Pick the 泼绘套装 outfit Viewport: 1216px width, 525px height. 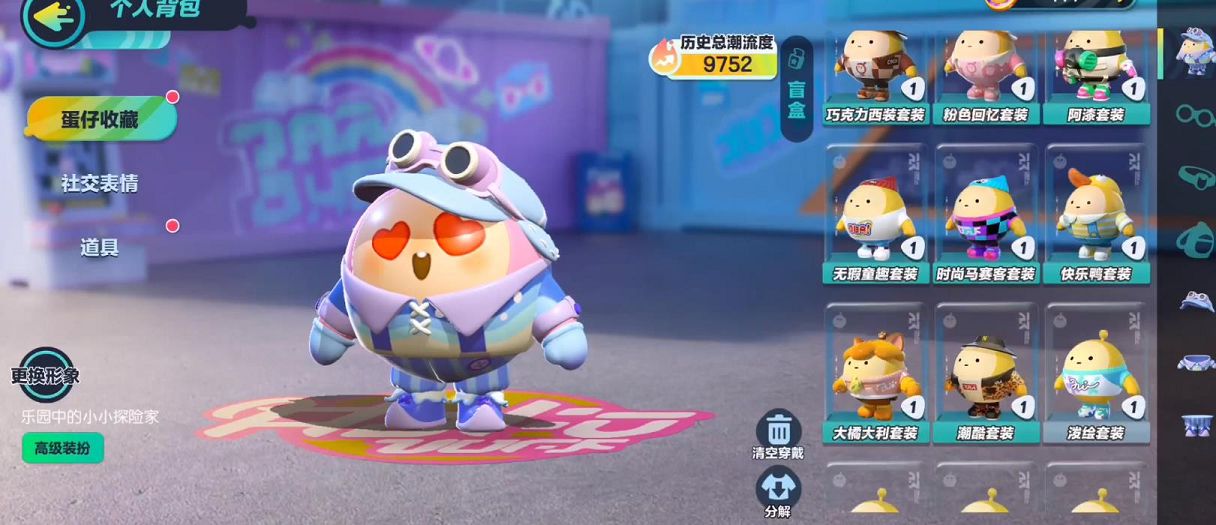click(1096, 374)
